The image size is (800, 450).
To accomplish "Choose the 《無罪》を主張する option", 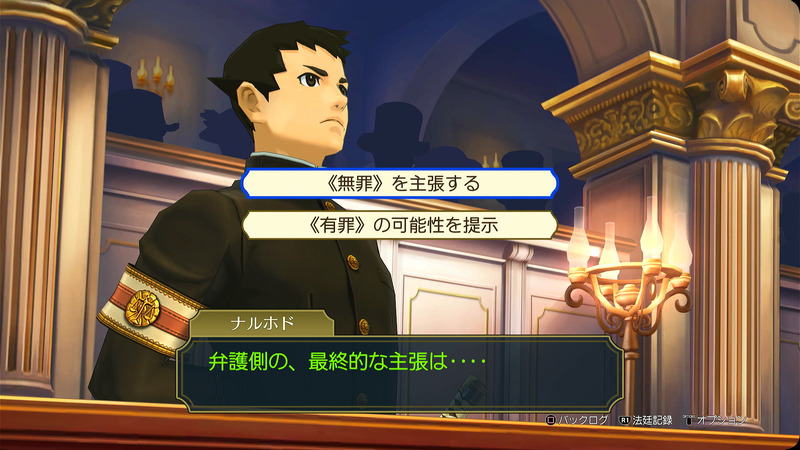I will click(399, 184).
